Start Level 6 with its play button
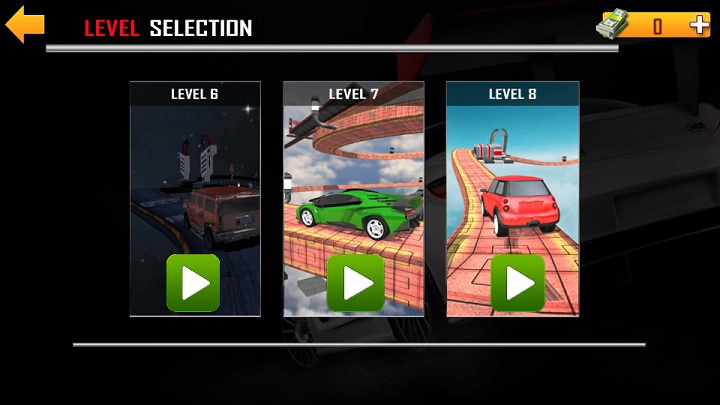 pyautogui.click(x=193, y=283)
